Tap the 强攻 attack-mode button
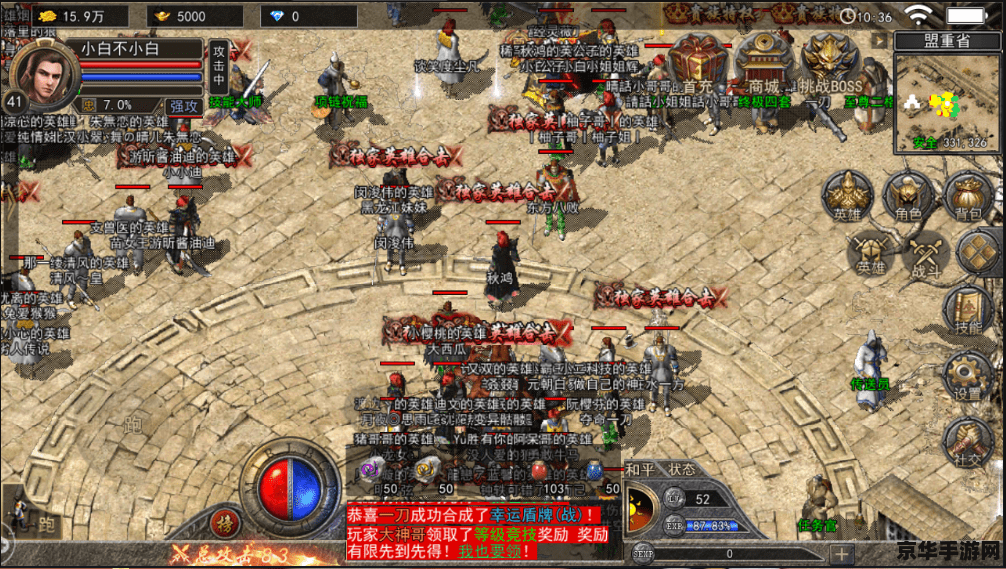Screen dimensions: 1006x569 pos(183,106)
